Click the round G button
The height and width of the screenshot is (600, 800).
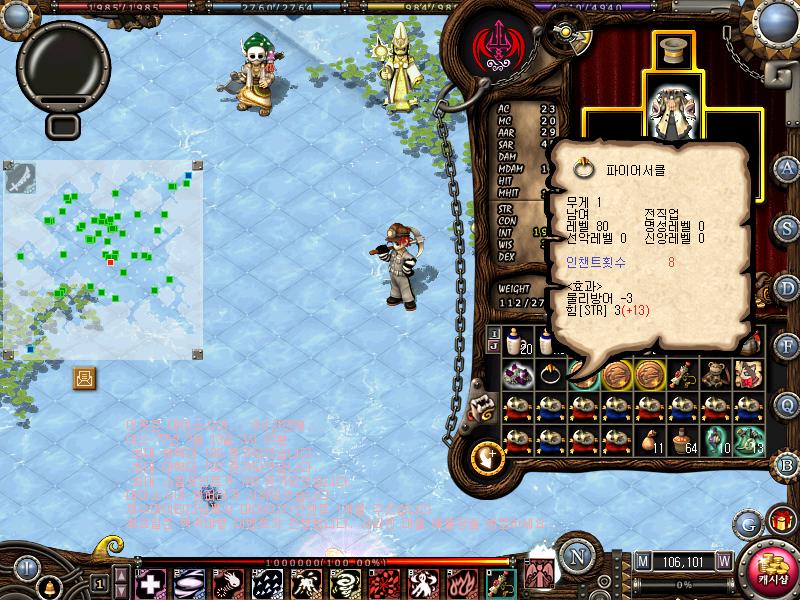(747, 523)
